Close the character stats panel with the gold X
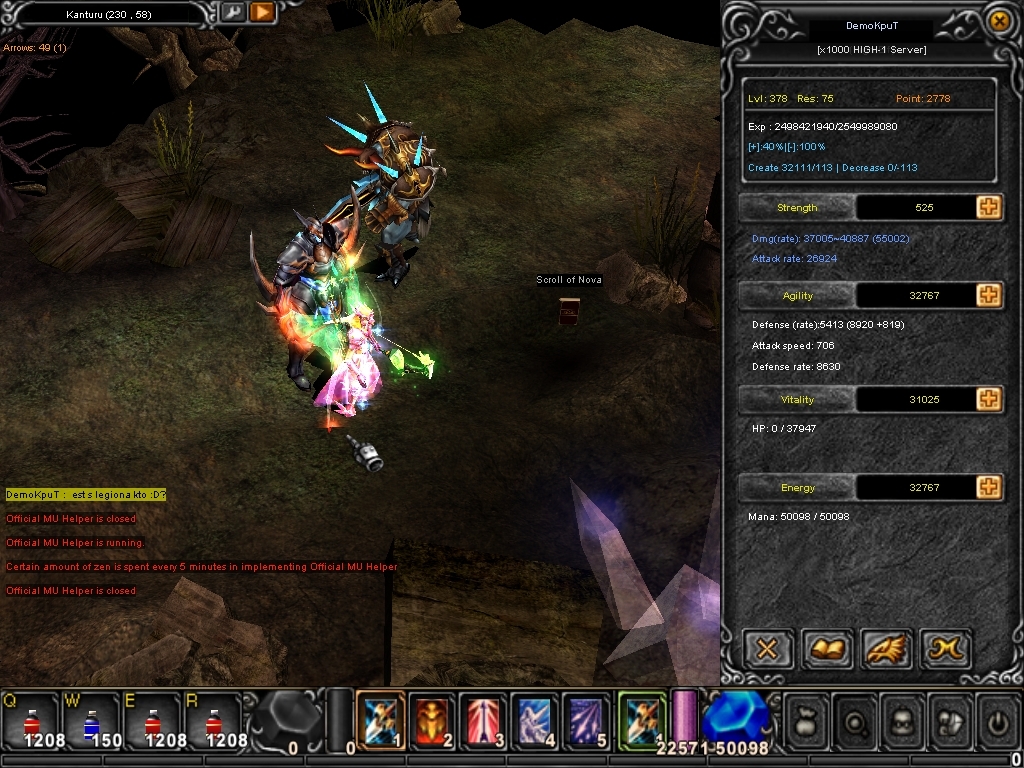The width and height of the screenshot is (1024, 768). click(x=997, y=21)
